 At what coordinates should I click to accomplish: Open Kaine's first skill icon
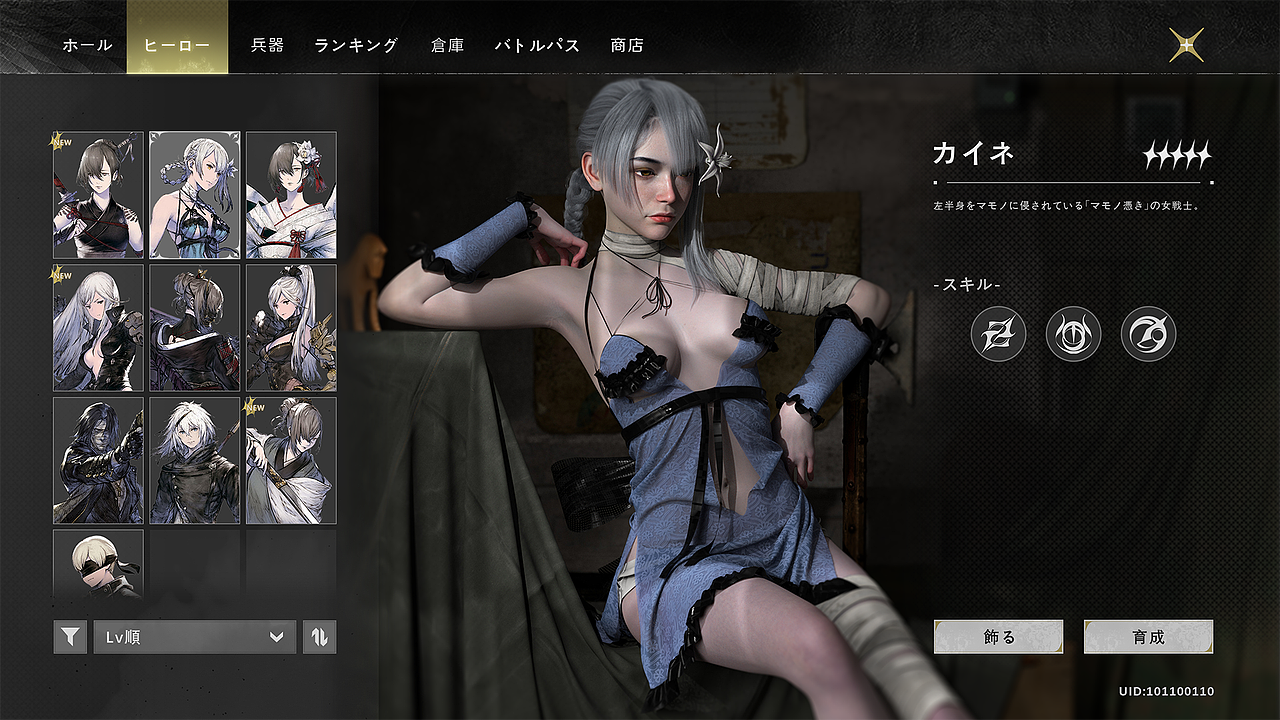(1000, 333)
